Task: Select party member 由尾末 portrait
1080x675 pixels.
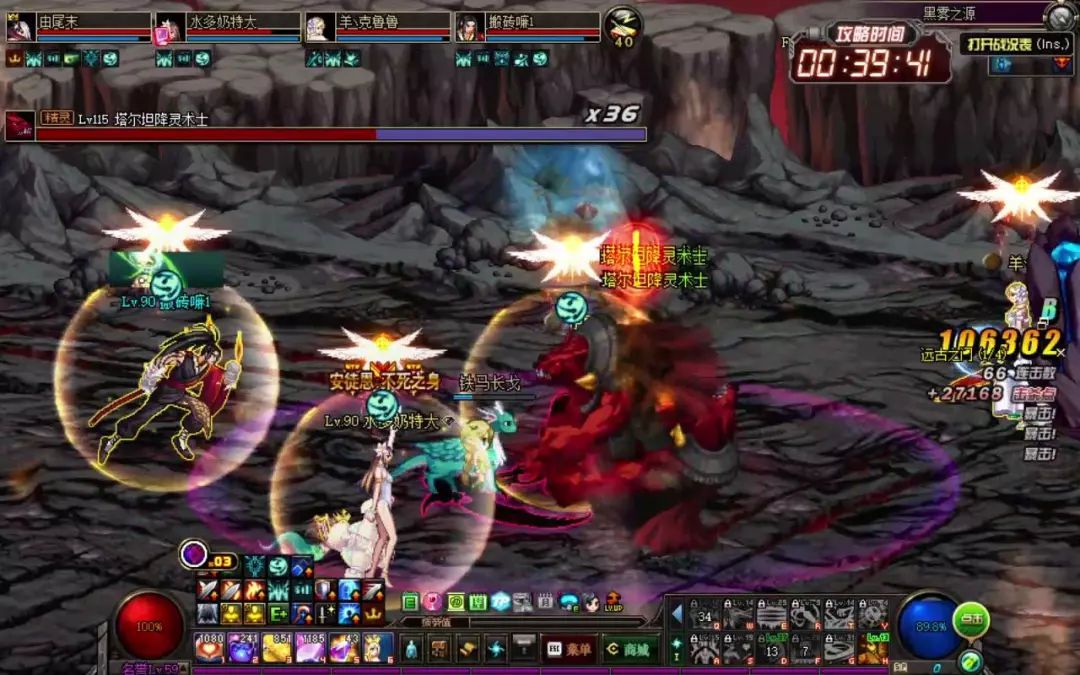Action: (19, 28)
